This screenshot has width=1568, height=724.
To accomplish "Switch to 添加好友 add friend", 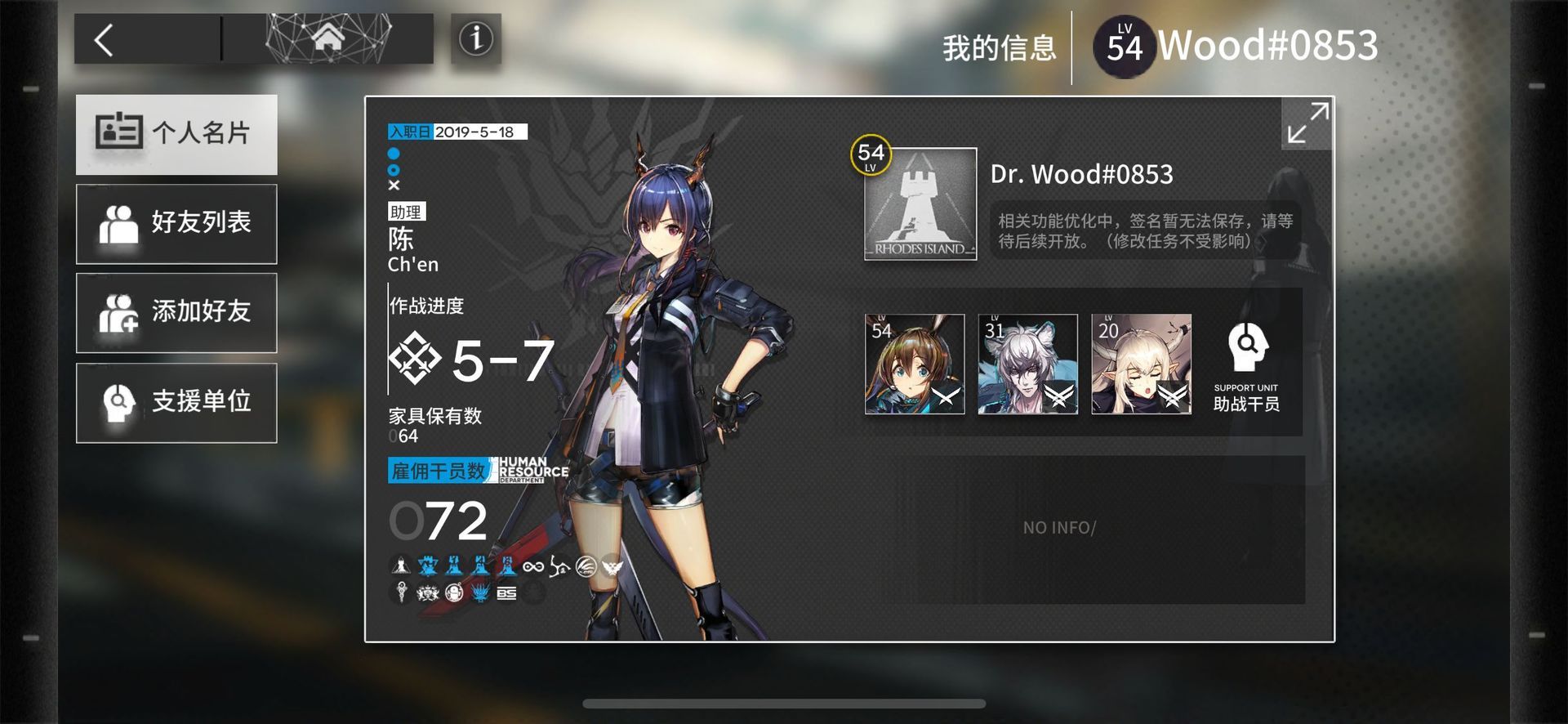I will tap(176, 312).
